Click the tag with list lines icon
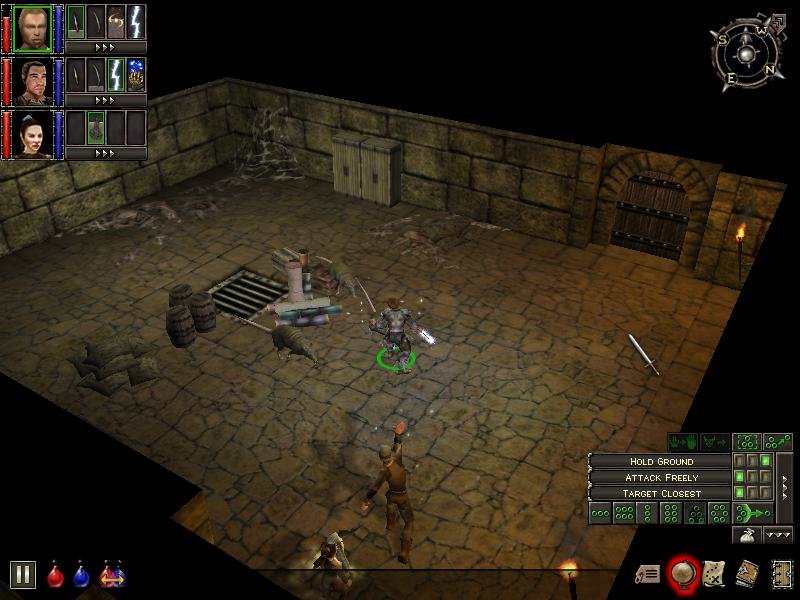Viewport: 800px width, 600px height. (x=648, y=574)
